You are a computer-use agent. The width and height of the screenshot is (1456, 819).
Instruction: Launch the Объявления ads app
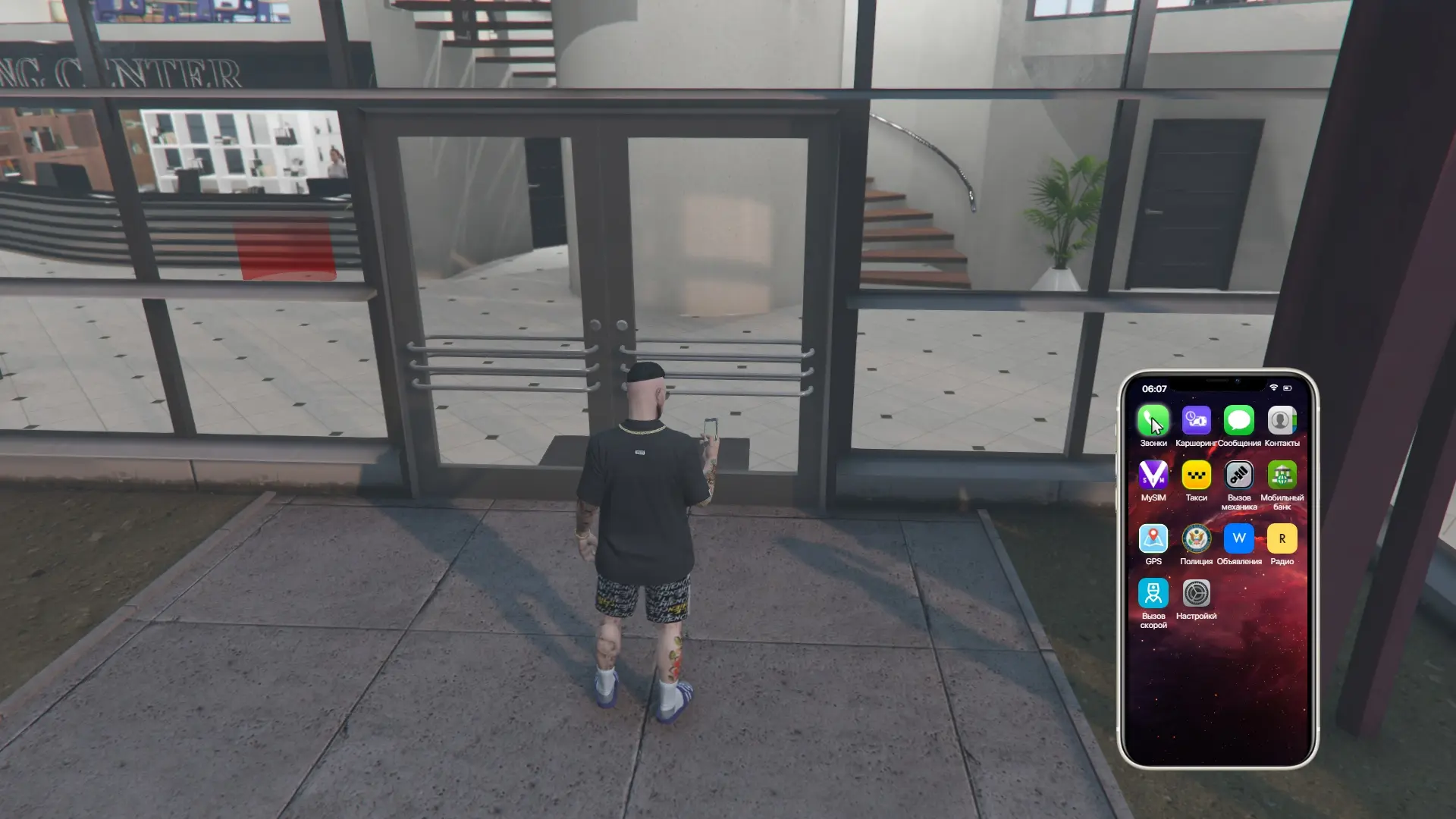click(x=1240, y=540)
